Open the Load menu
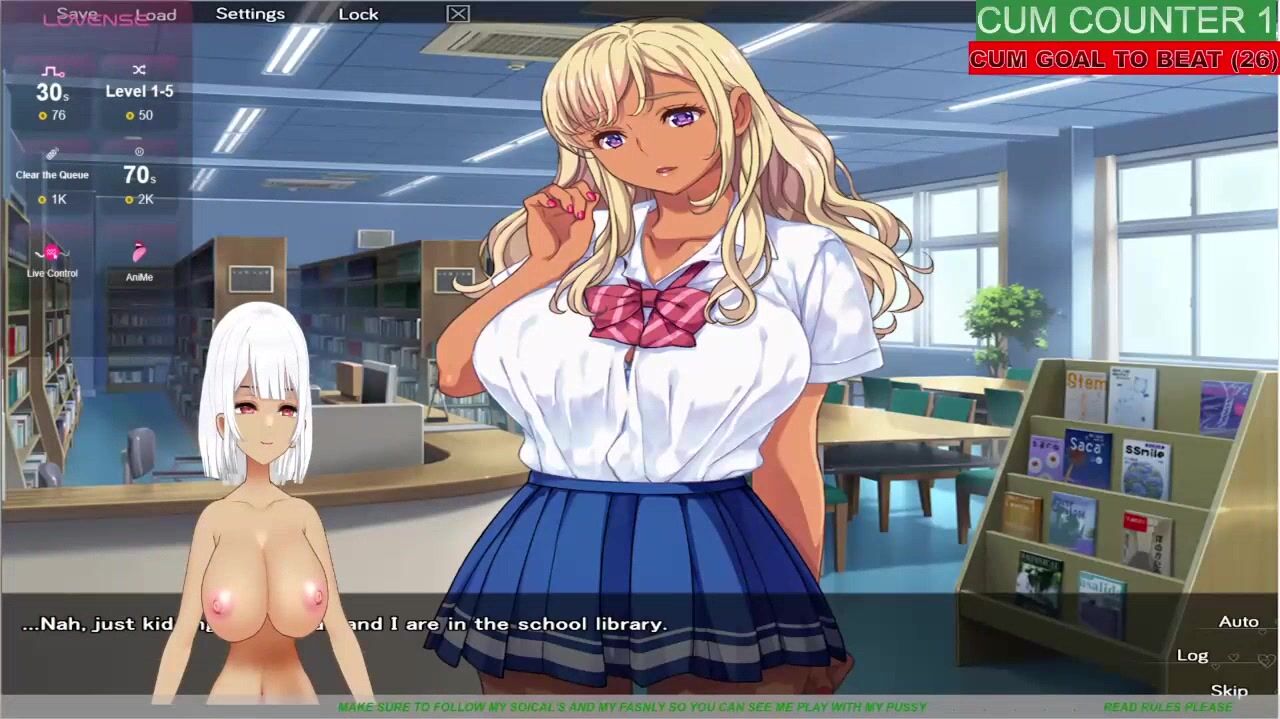 pos(157,14)
